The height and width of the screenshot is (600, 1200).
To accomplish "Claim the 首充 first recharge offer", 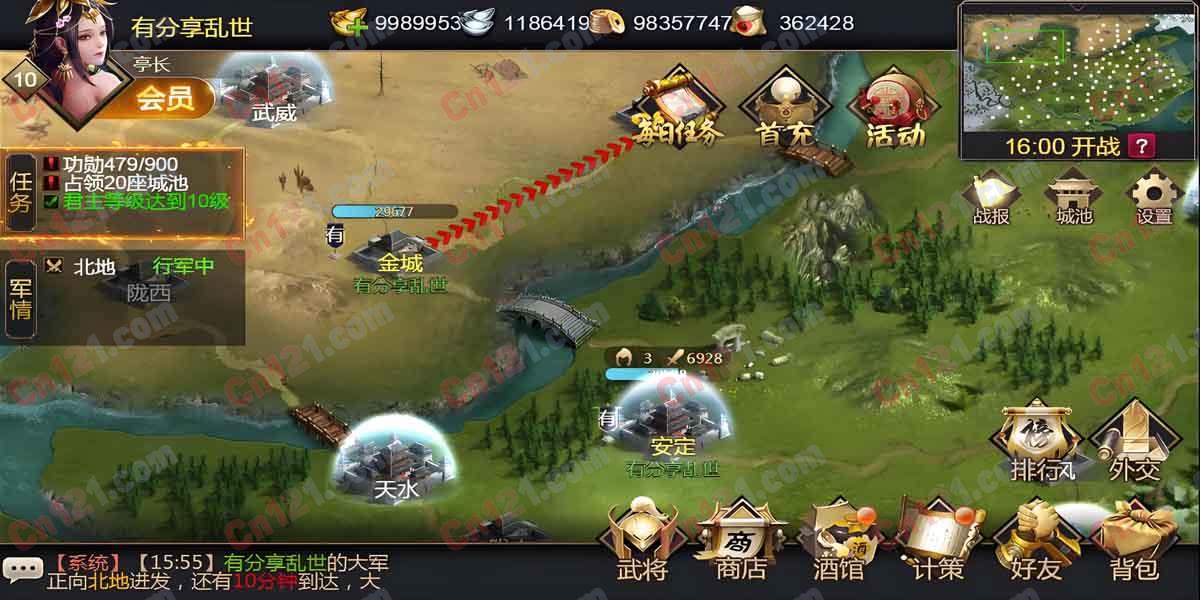I will click(x=786, y=108).
